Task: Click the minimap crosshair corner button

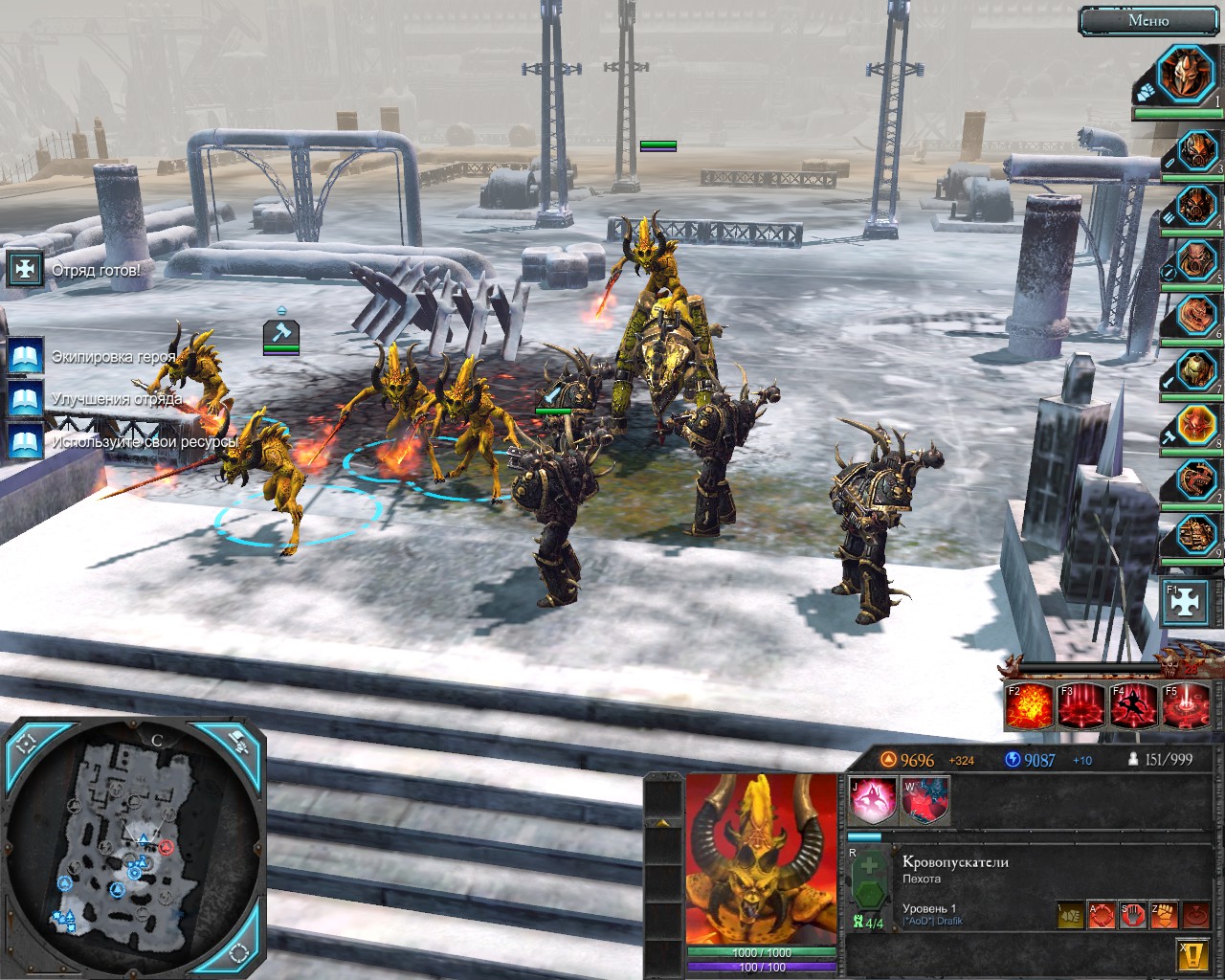Action: [27, 744]
